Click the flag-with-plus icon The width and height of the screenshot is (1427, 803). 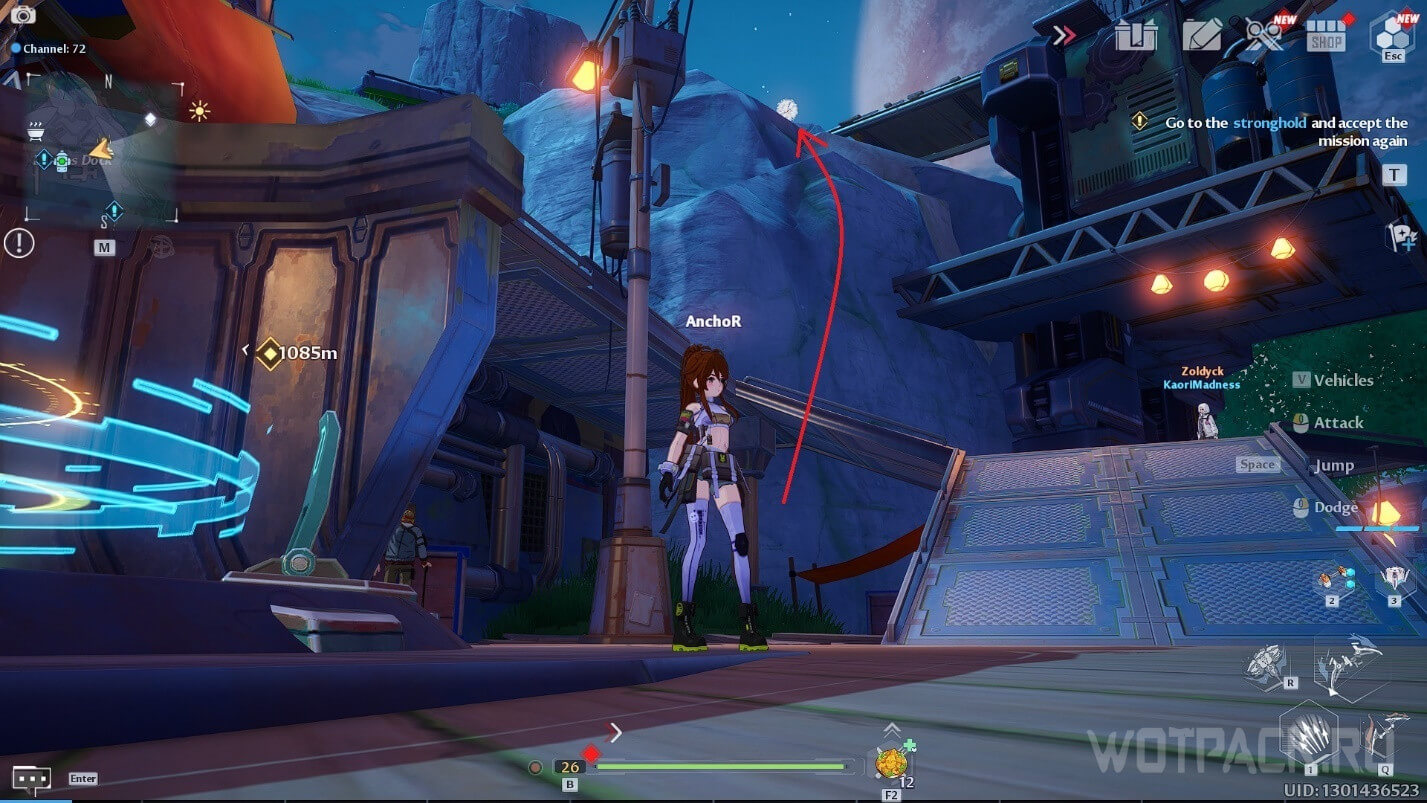click(1402, 236)
